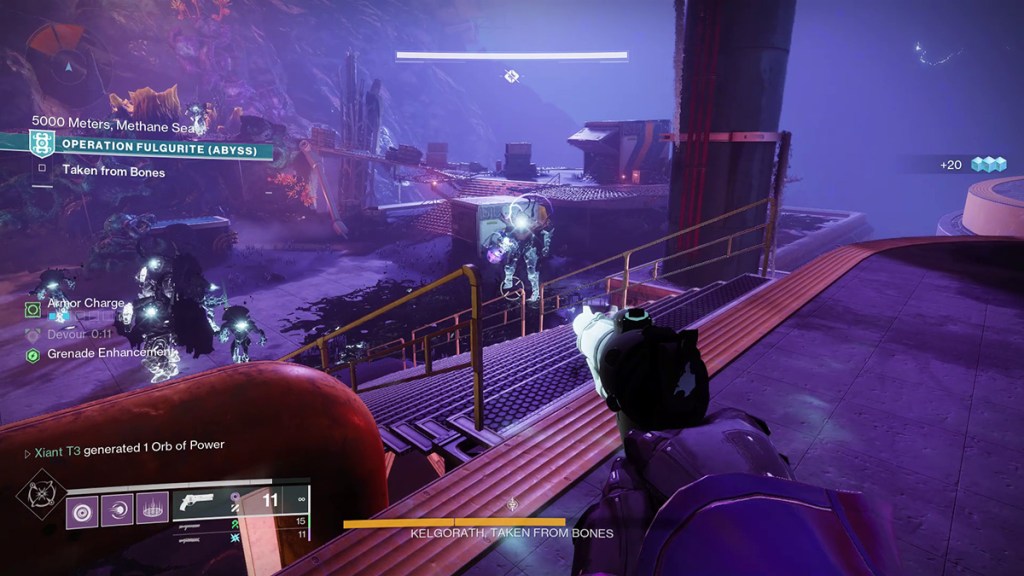1024x576 pixels.
Task: Activate the class ability rift icon
Action: 152,512
